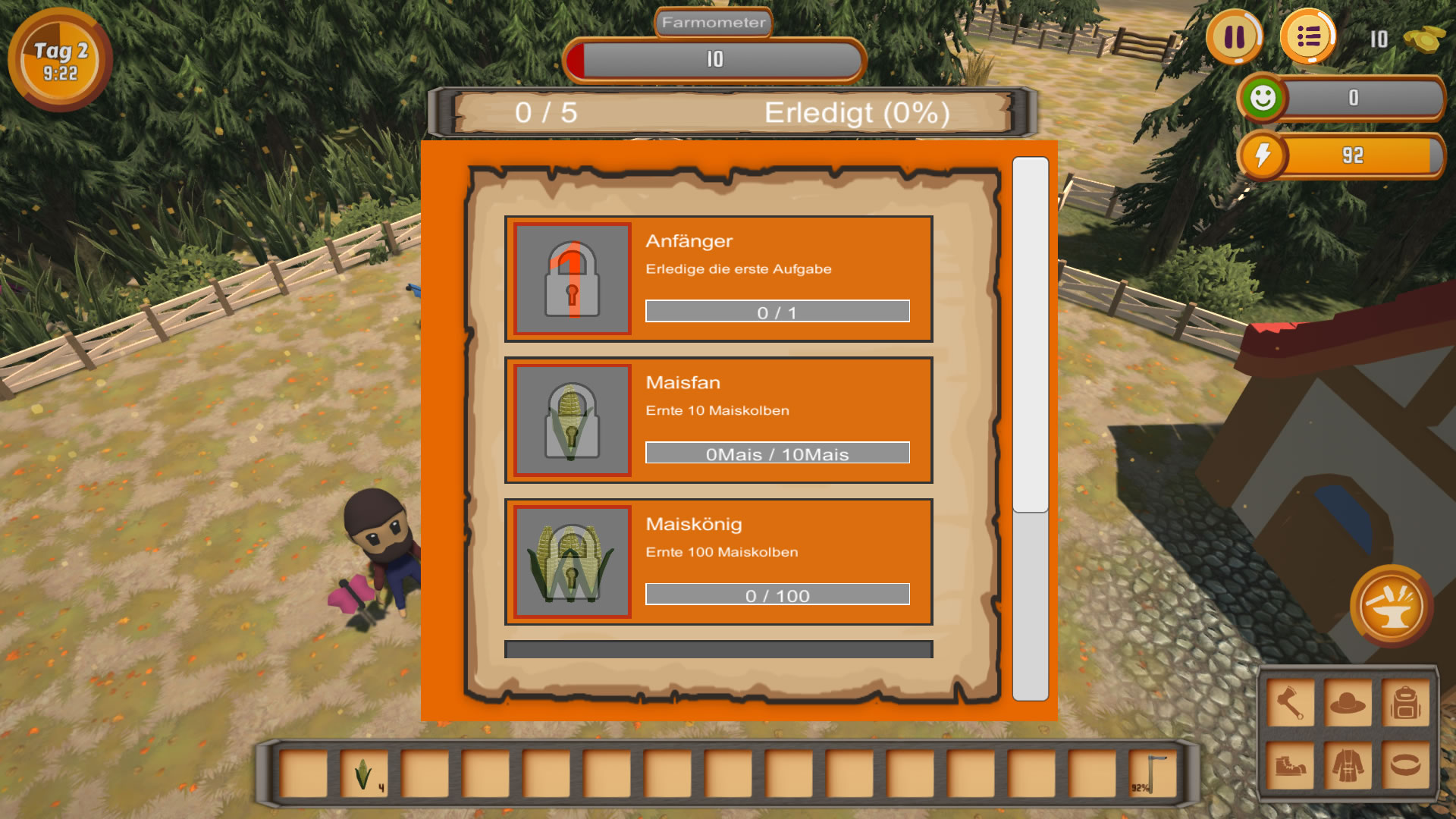The width and height of the screenshot is (1456, 819).
Task: Click the achievement list scrollbar handle
Action: (1030, 334)
